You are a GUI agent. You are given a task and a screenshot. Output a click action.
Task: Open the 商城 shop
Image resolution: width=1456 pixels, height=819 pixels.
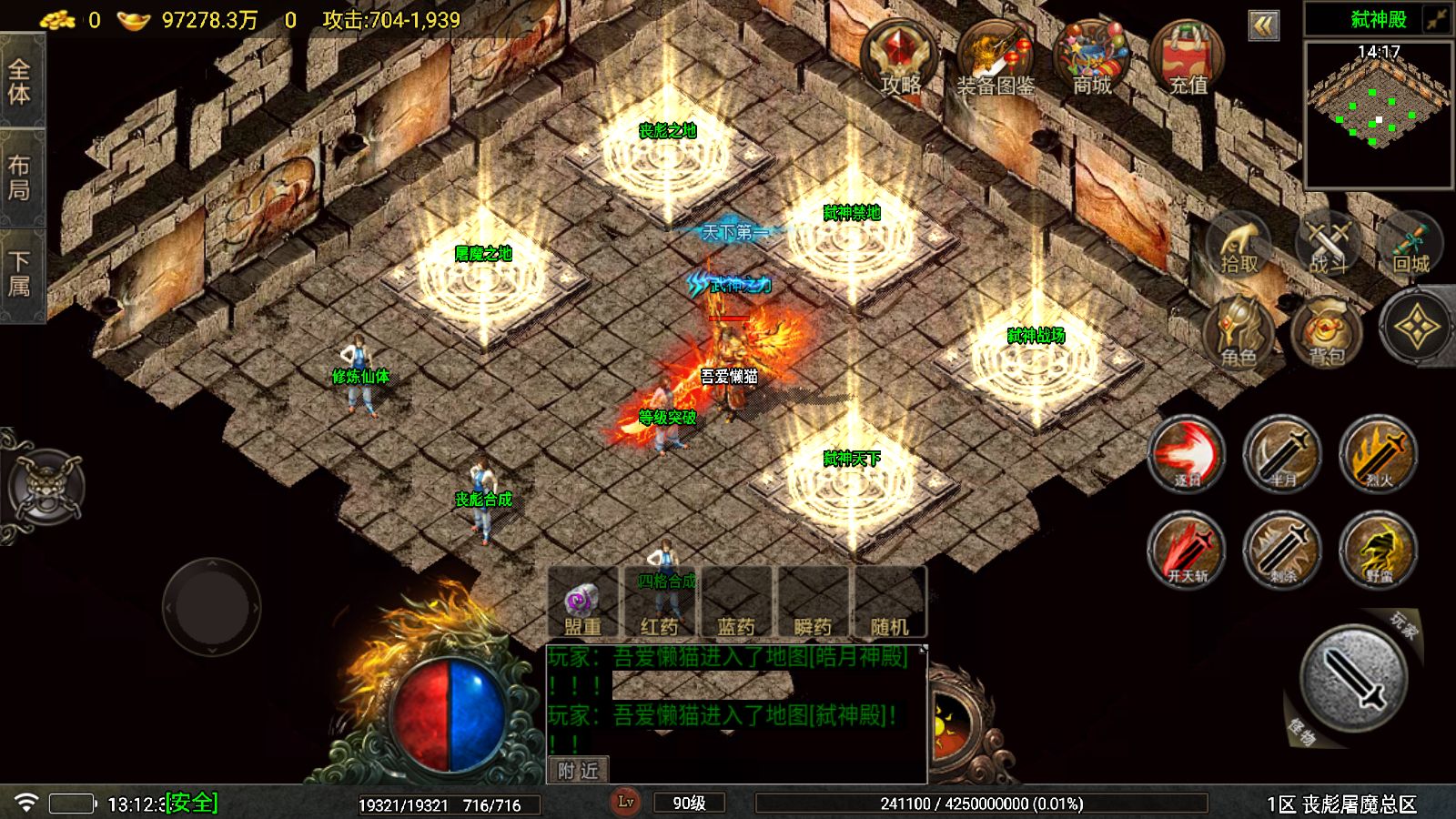click(1091, 58)
